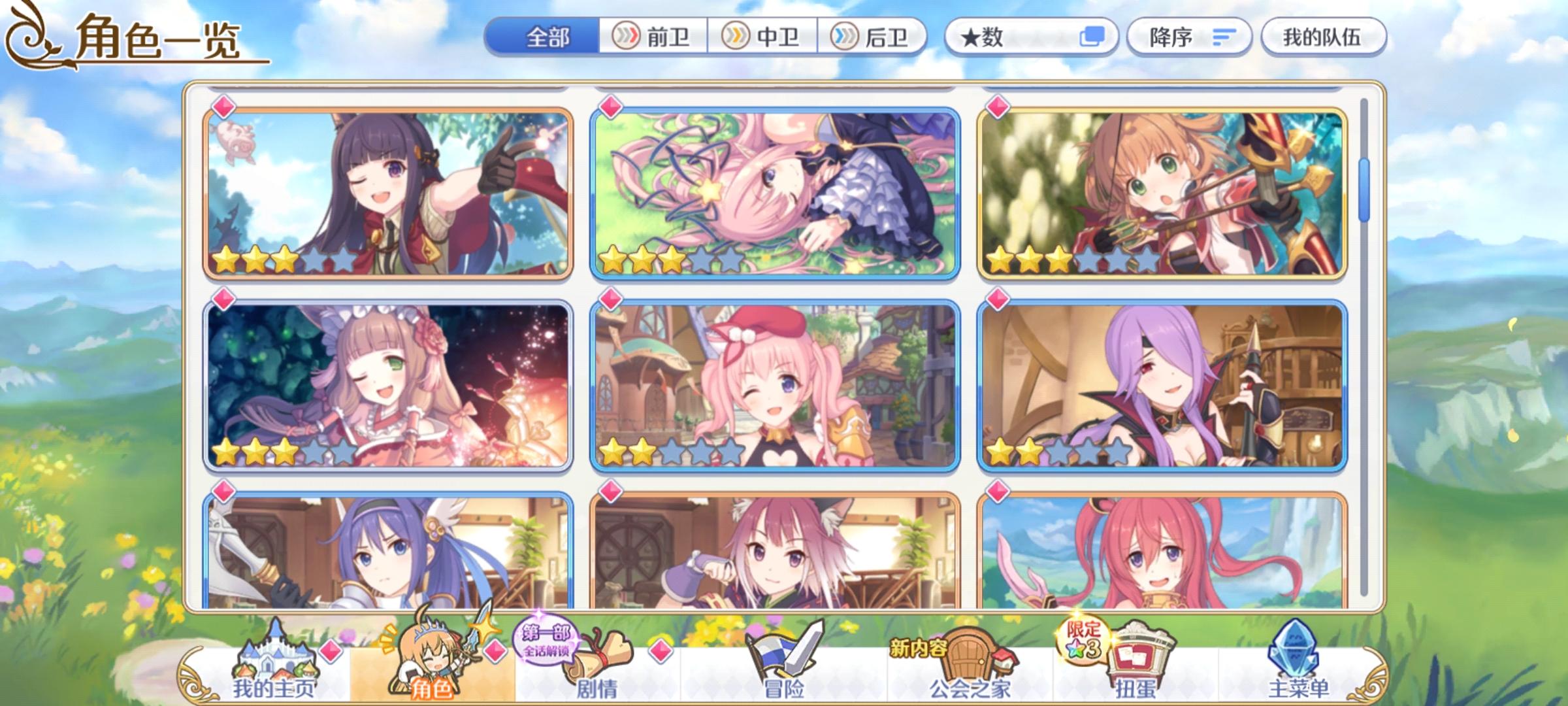
Task: Select the 前卫 vanguard filter
Action: (x=653, y=37)
